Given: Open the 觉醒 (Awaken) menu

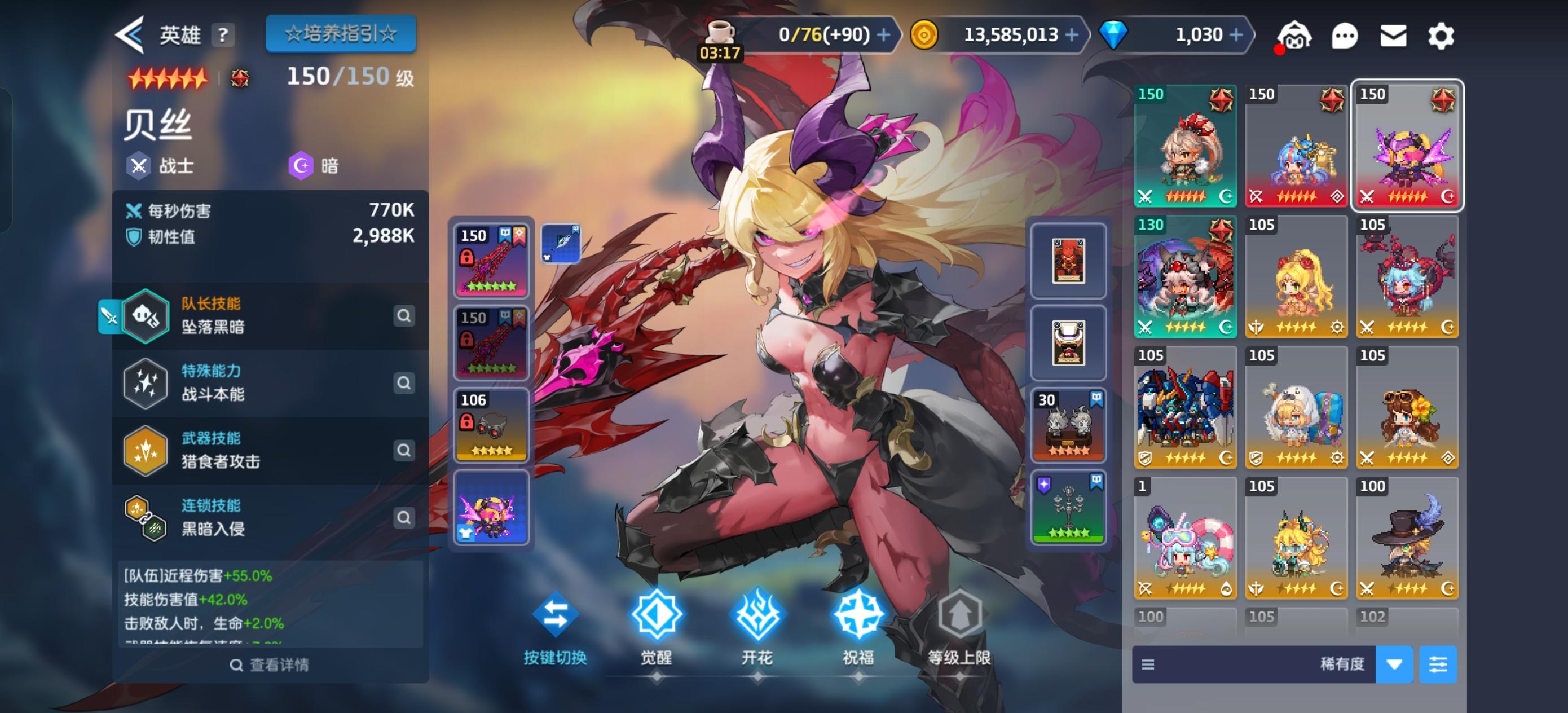Looking at the screenshot, I should (x=656, y=616).
